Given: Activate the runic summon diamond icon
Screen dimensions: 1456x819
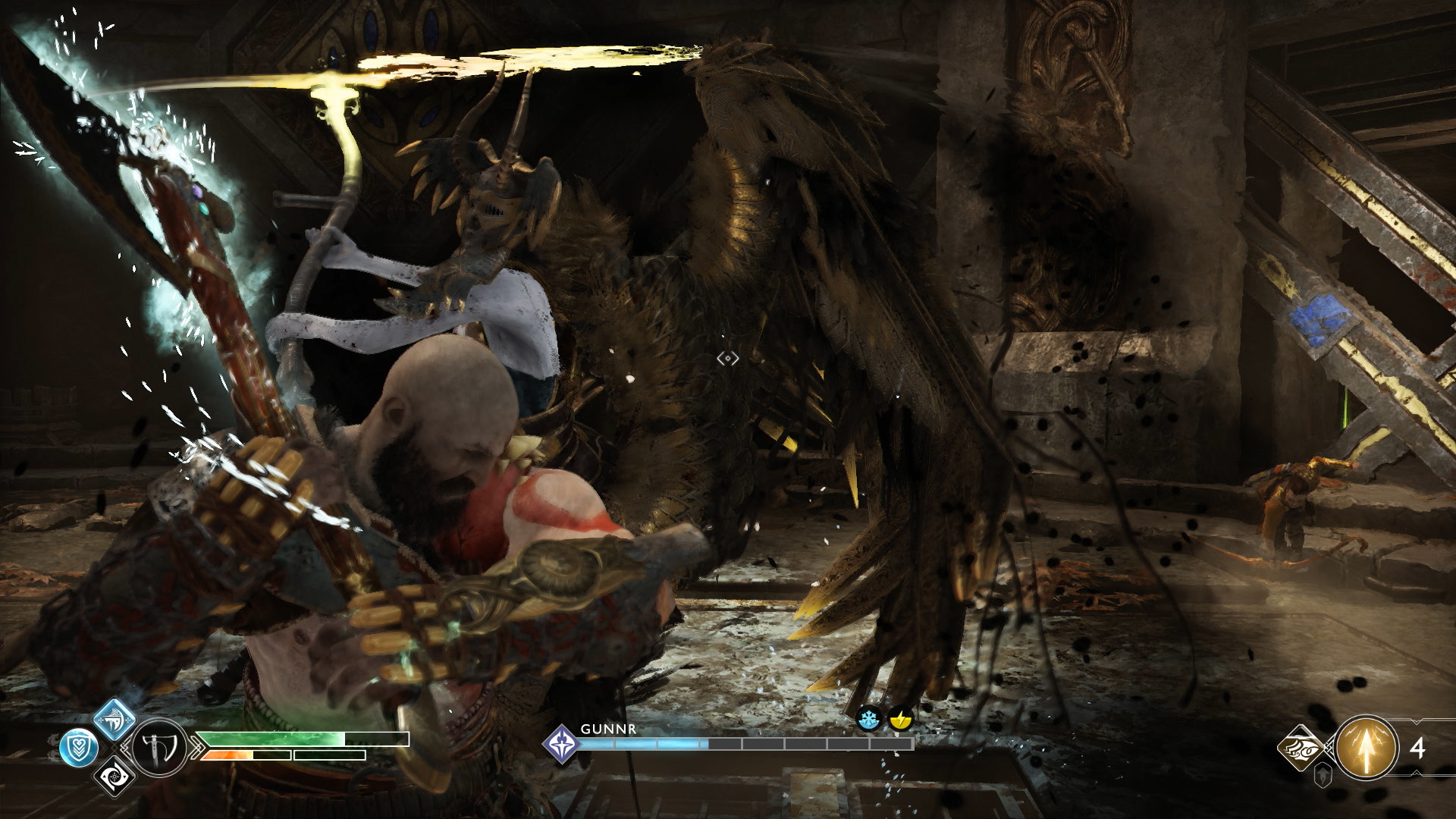Looking at the screenshot, I should (x=1301, y=748).
